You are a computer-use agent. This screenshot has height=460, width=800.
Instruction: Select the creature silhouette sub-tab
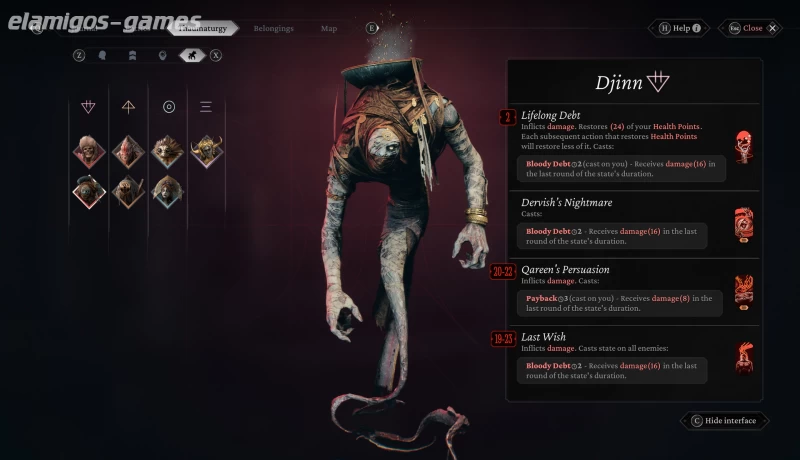[x=191, y=55]
